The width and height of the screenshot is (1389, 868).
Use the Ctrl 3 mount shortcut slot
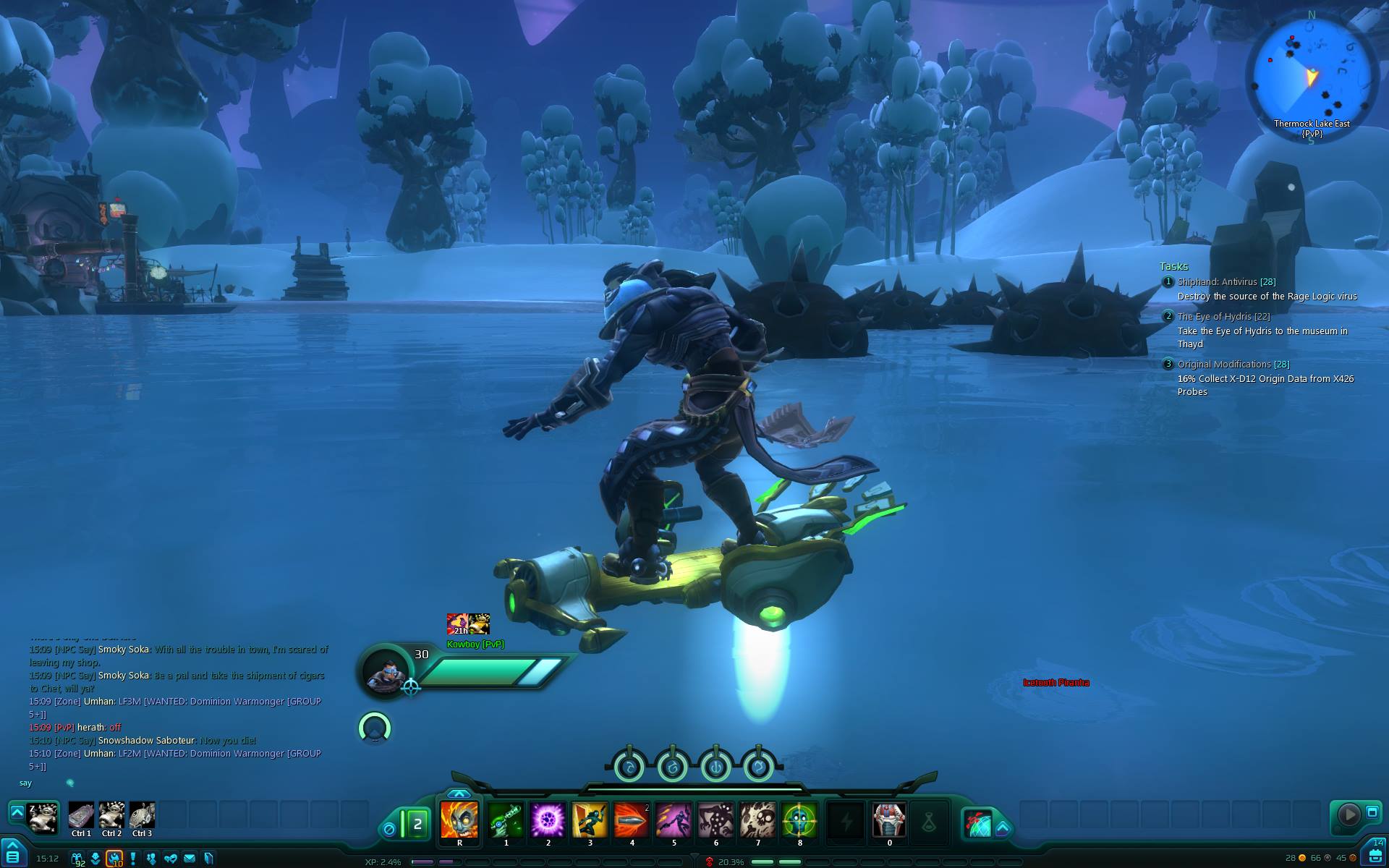pyautogui.click(x=142, y=815)
